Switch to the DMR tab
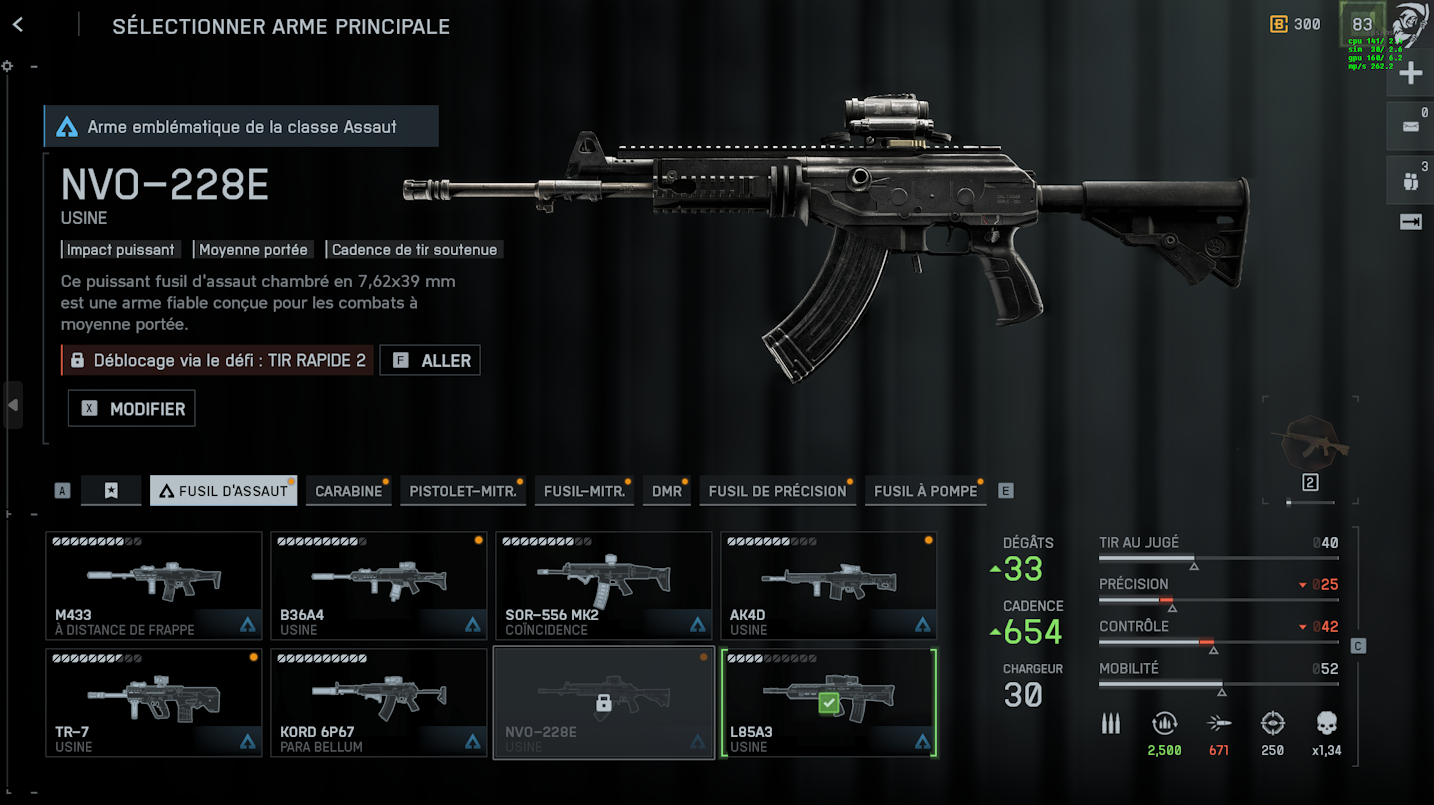 click(x=667, y=491)
